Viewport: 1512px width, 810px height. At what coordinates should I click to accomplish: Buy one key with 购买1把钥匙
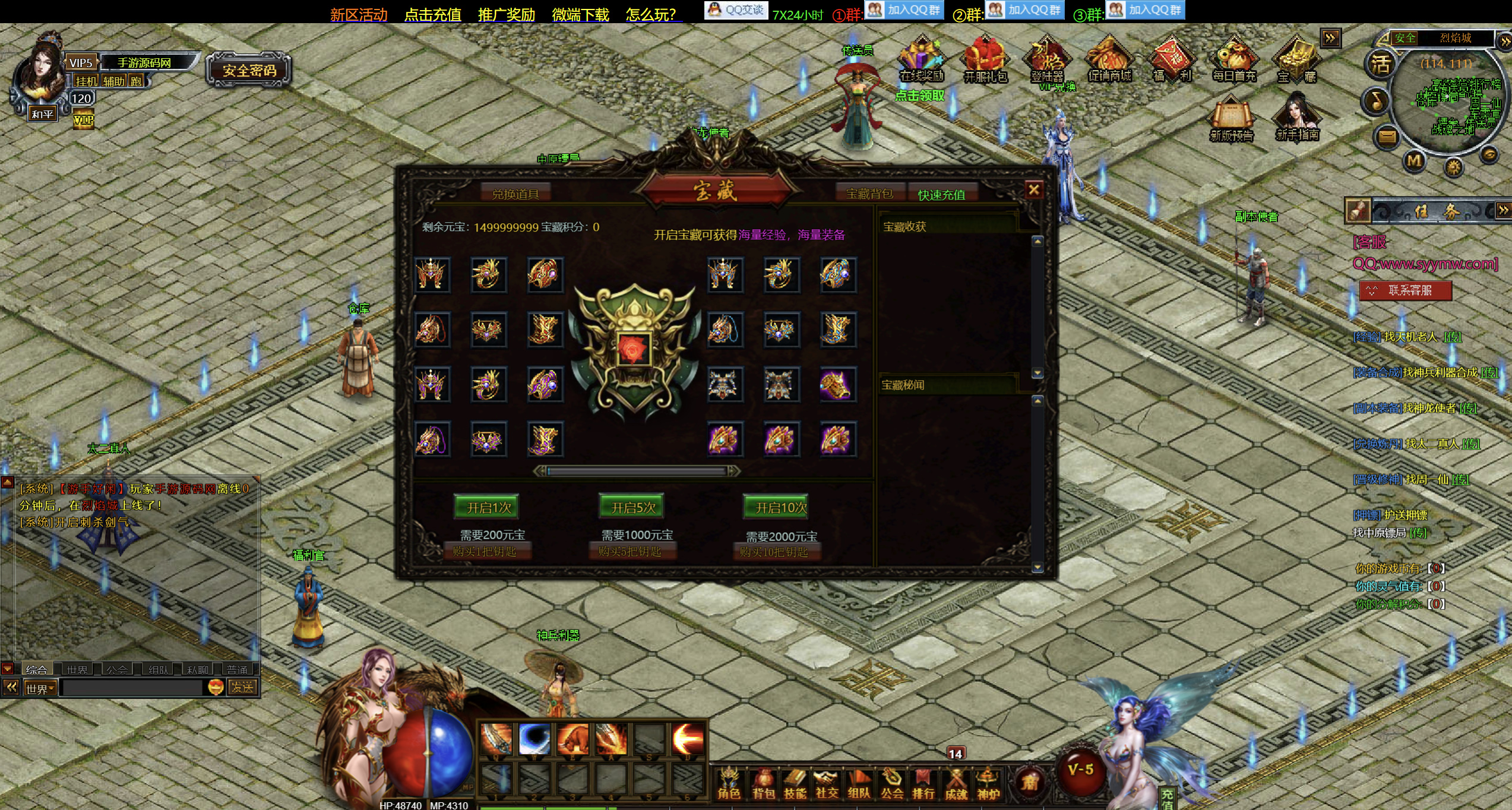pyautogui.click(x=485, y=552)
